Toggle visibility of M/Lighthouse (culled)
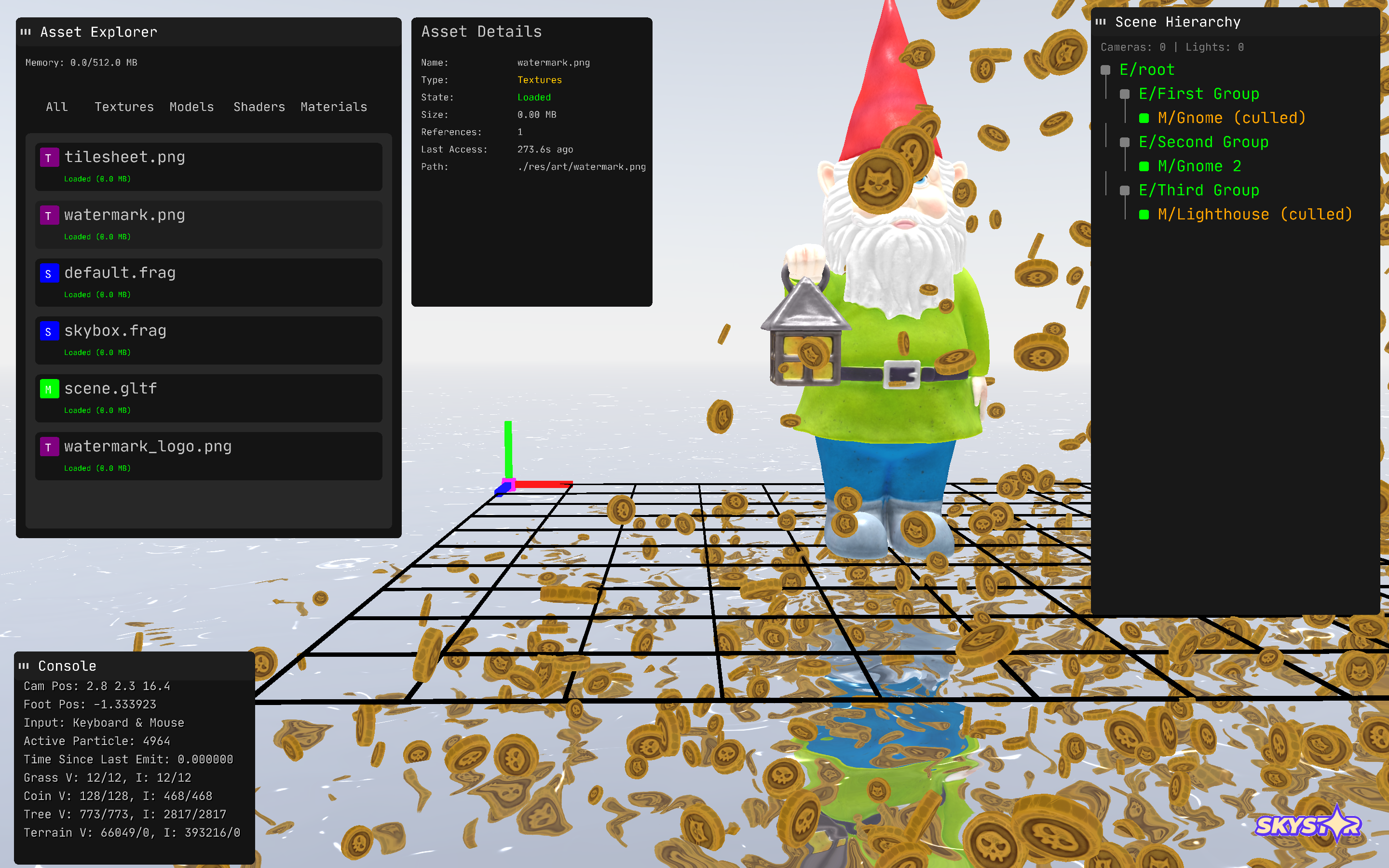1389x868 pixels. (1144, 214)
